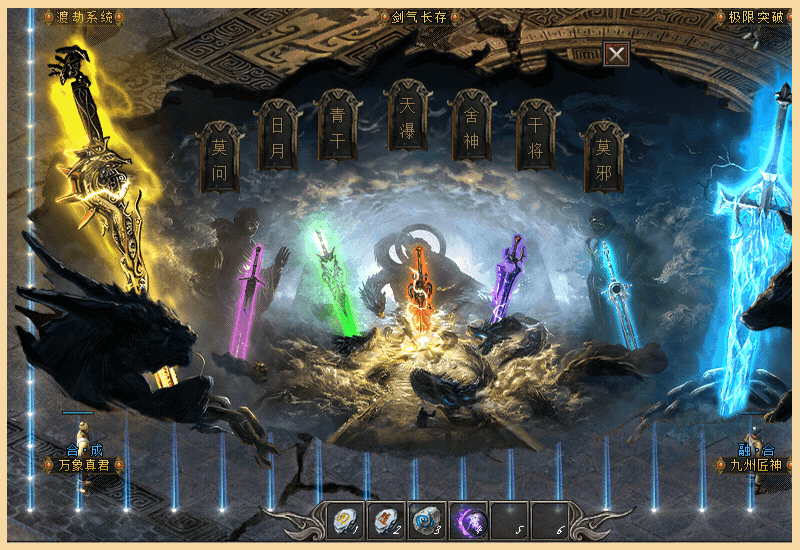This screenshot has height=550, width=800.
Task: Close the sword panel with the X button
Action: point(617,55)
